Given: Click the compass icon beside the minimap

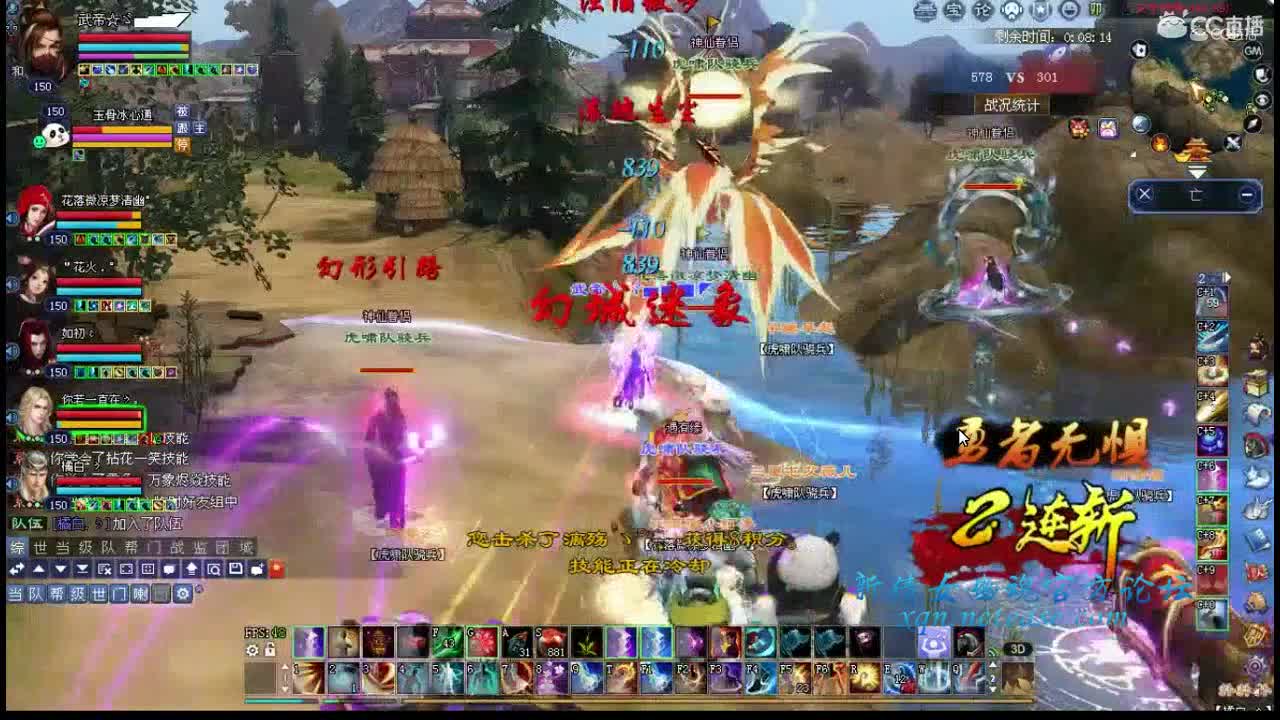Looking at the screenshot, I should pos(1253,123).
